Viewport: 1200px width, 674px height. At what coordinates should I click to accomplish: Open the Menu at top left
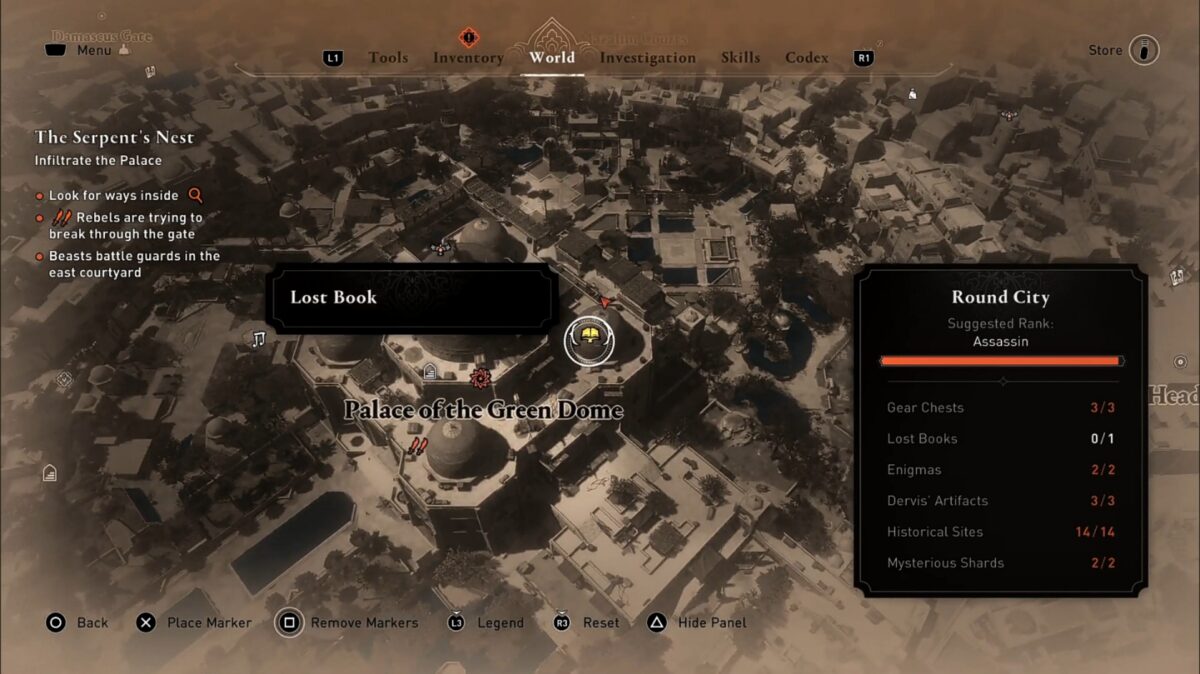[93, 50]
